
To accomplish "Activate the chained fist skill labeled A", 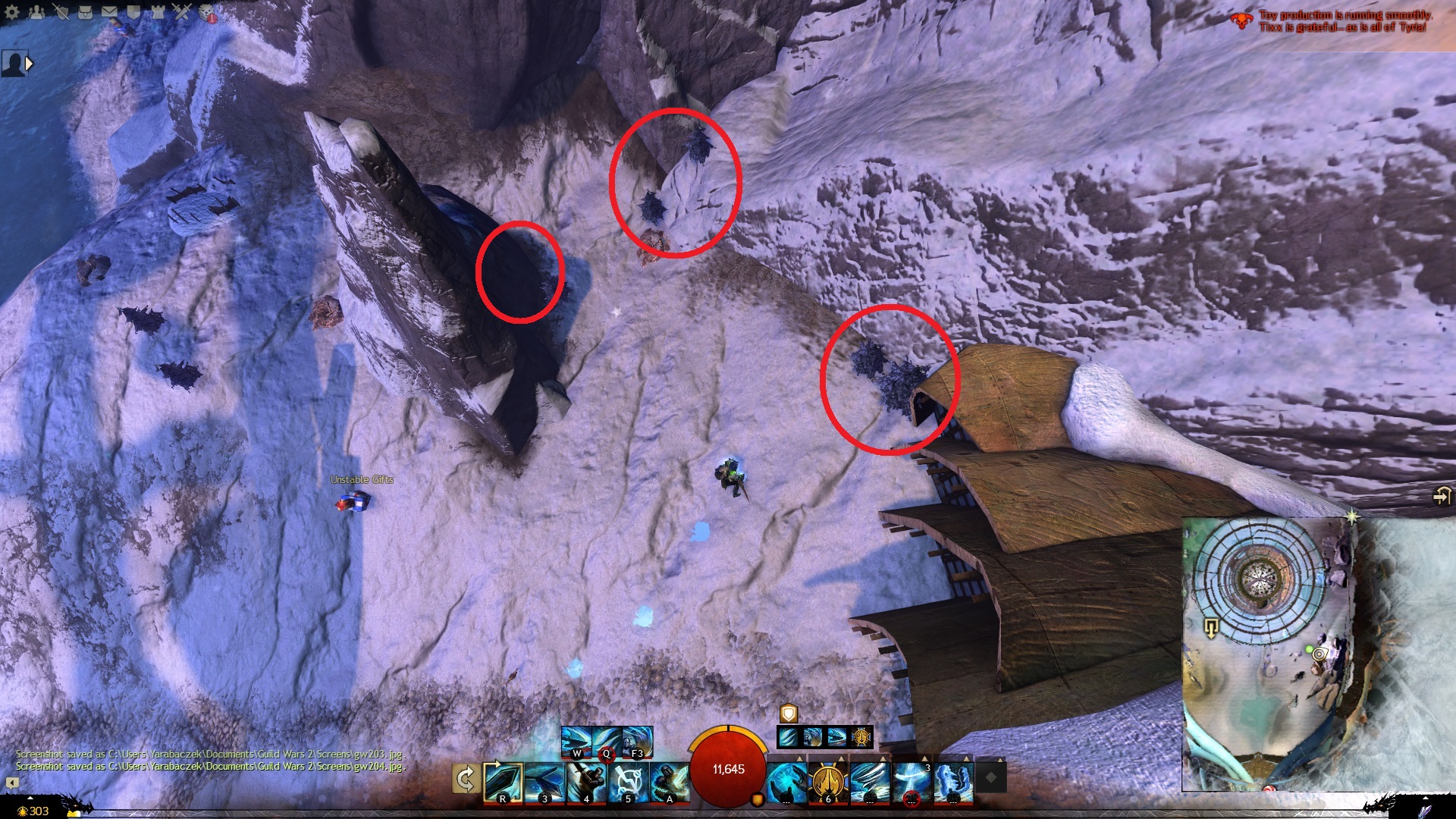I will pyautogui.click(x=670, y=782).
